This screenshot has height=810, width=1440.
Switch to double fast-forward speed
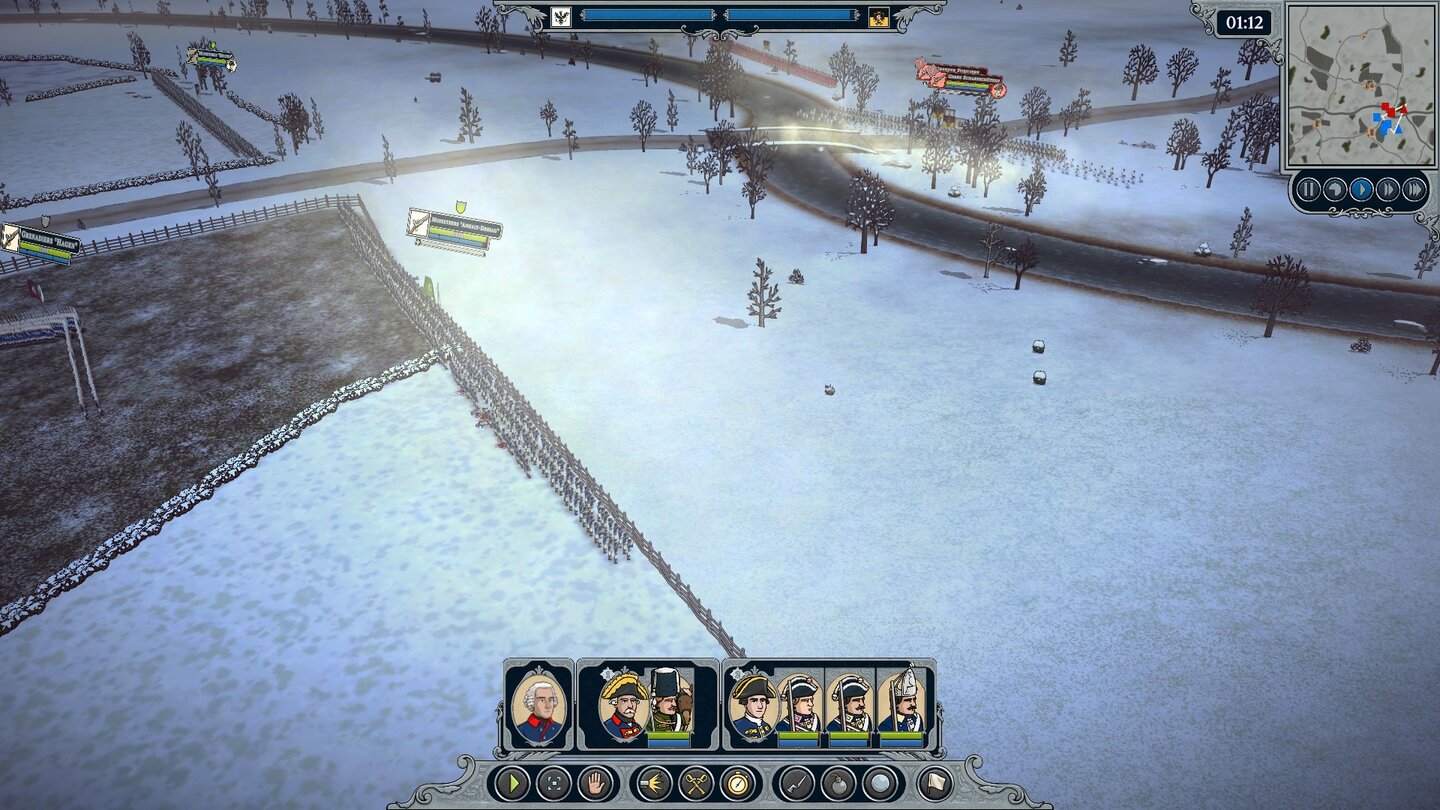[1388, 189]
